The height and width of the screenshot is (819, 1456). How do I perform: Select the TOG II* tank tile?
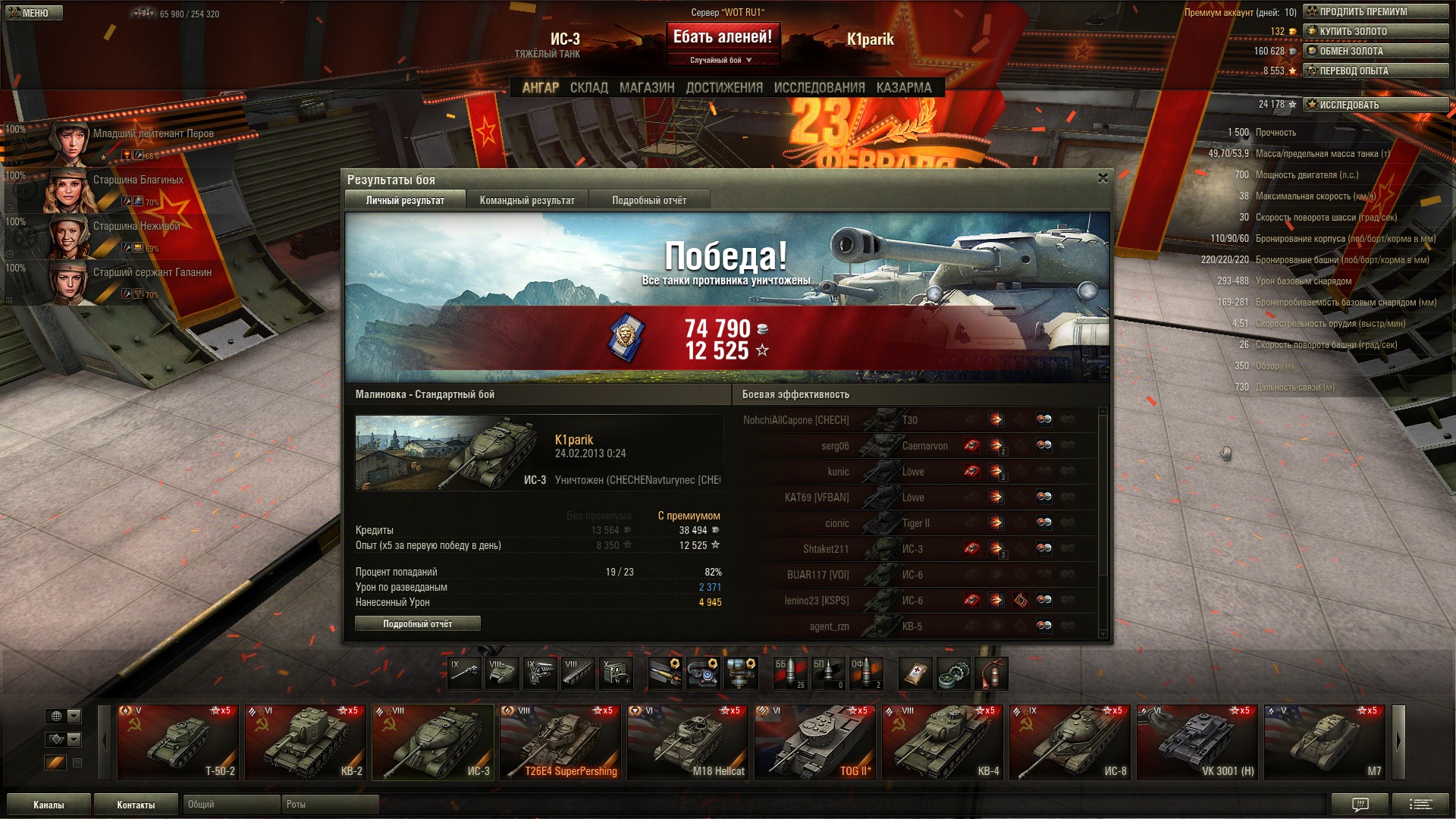pos(815,742)
